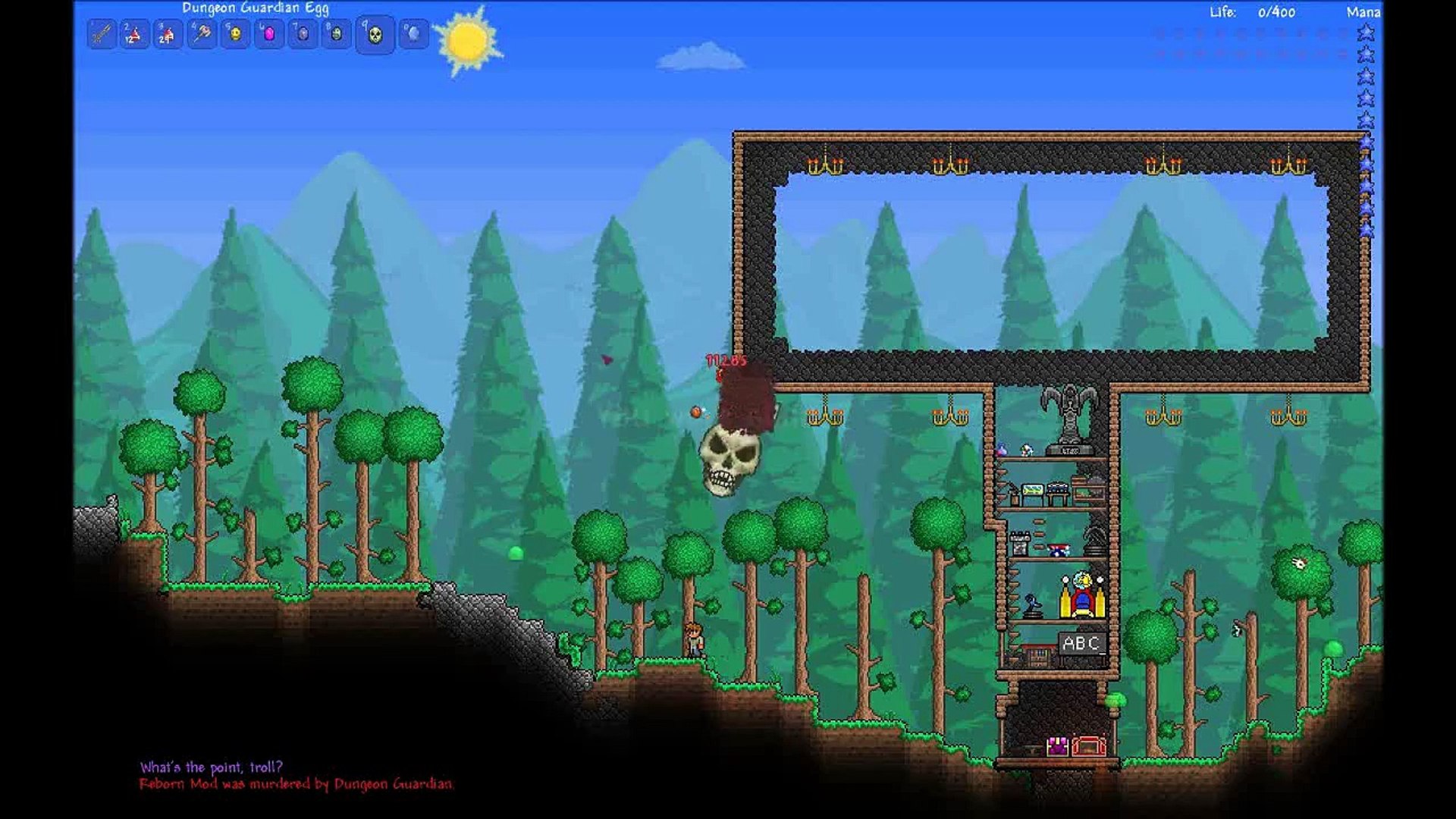Viewport: 1456px width, 819px height.
Task: Pick the purple egg in slot 7
Action: [x=303, y=34]
